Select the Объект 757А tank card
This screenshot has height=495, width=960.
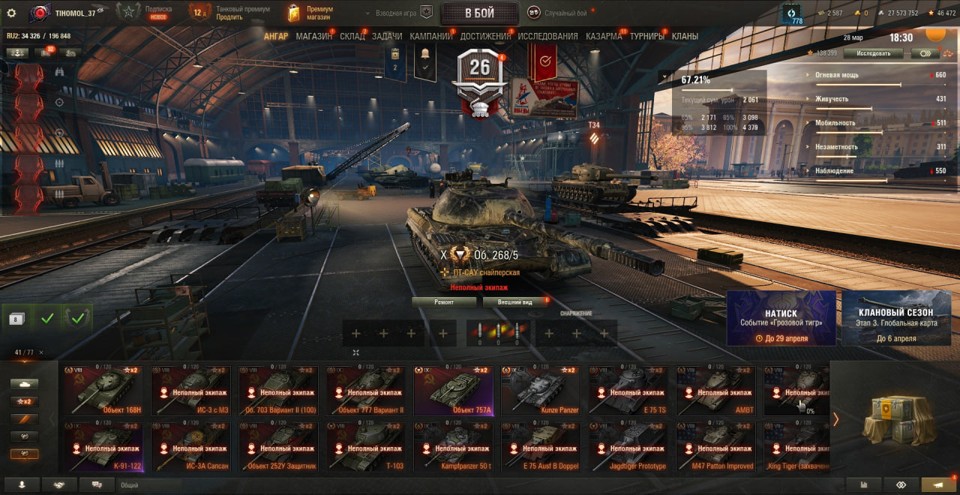[453, 390]
